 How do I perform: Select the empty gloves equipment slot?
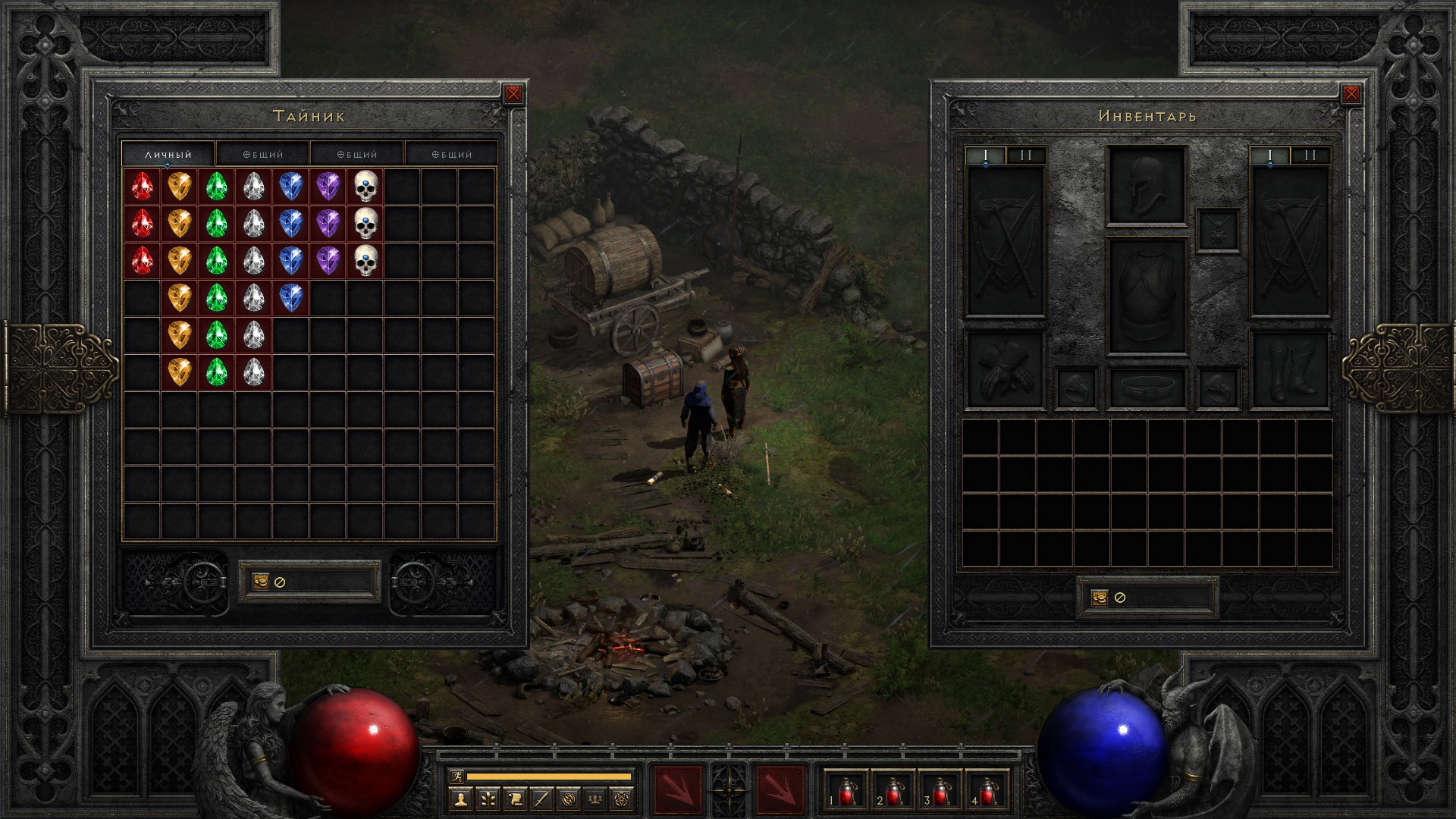[x=1005, y=370]
